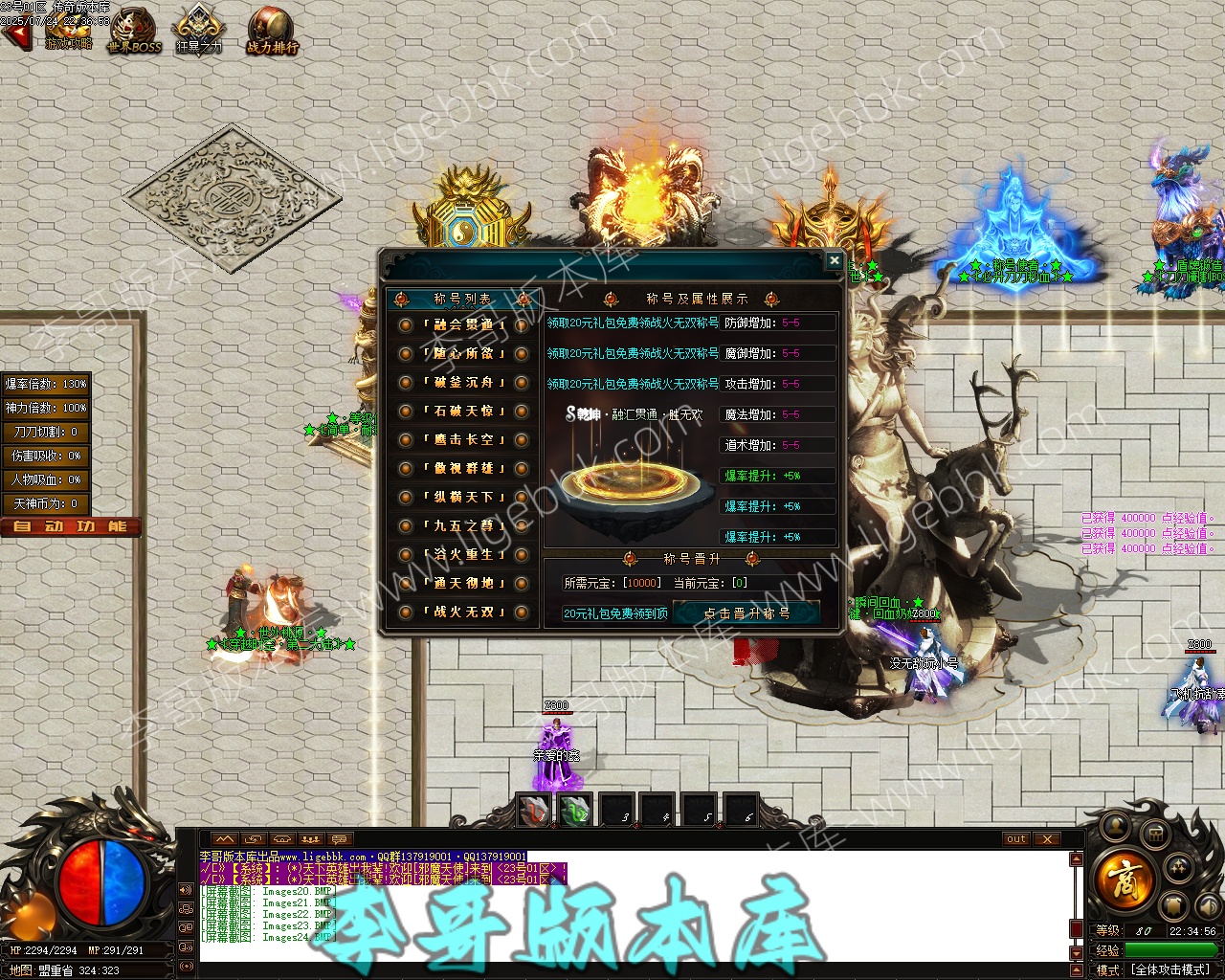Image resolution: width=1225 pixels, height=980 pixels.
Task: Choose the 战火无双 title entry
Action: (x=463, y=612)
